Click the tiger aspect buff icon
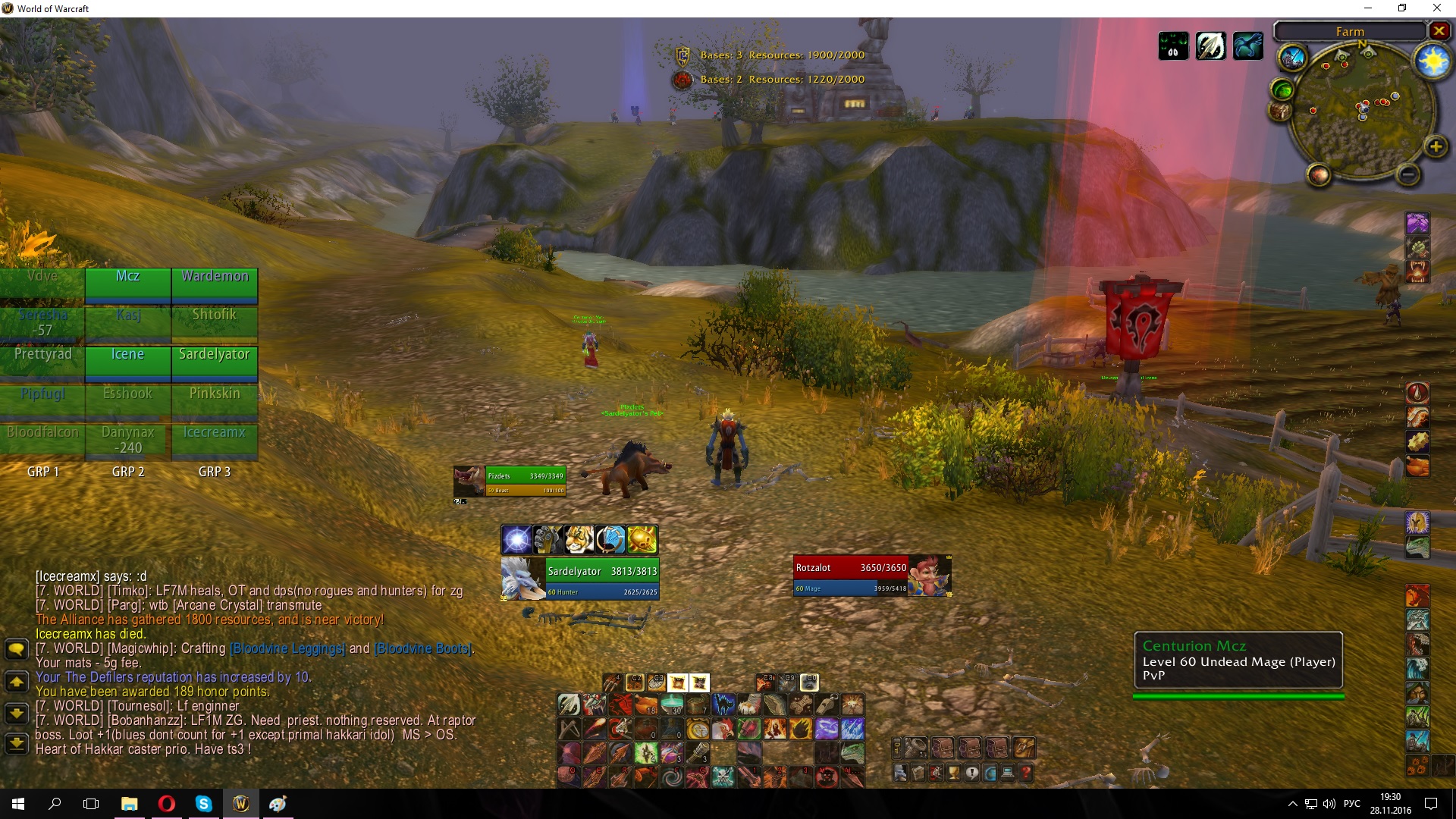Viewport: 1456px width, 819px height. [x=579, y=540]
